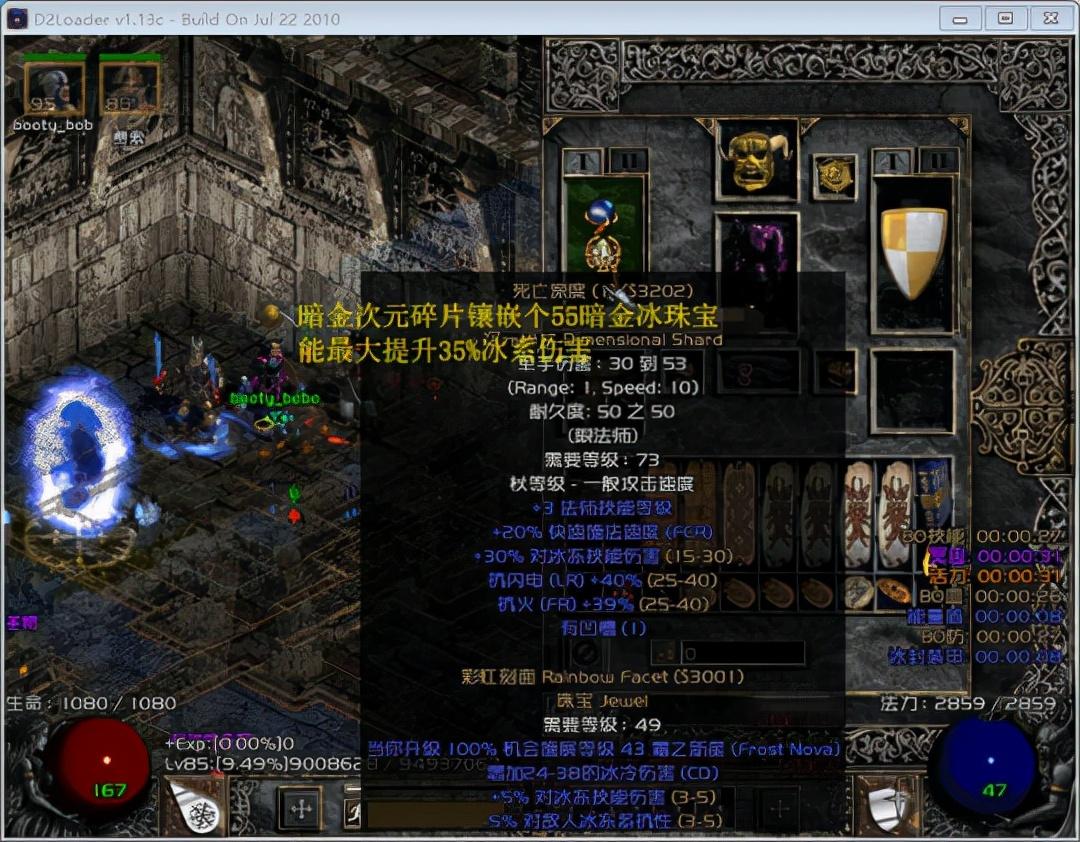Click the mercenary portrait beside booty_bob

(129, 89)
